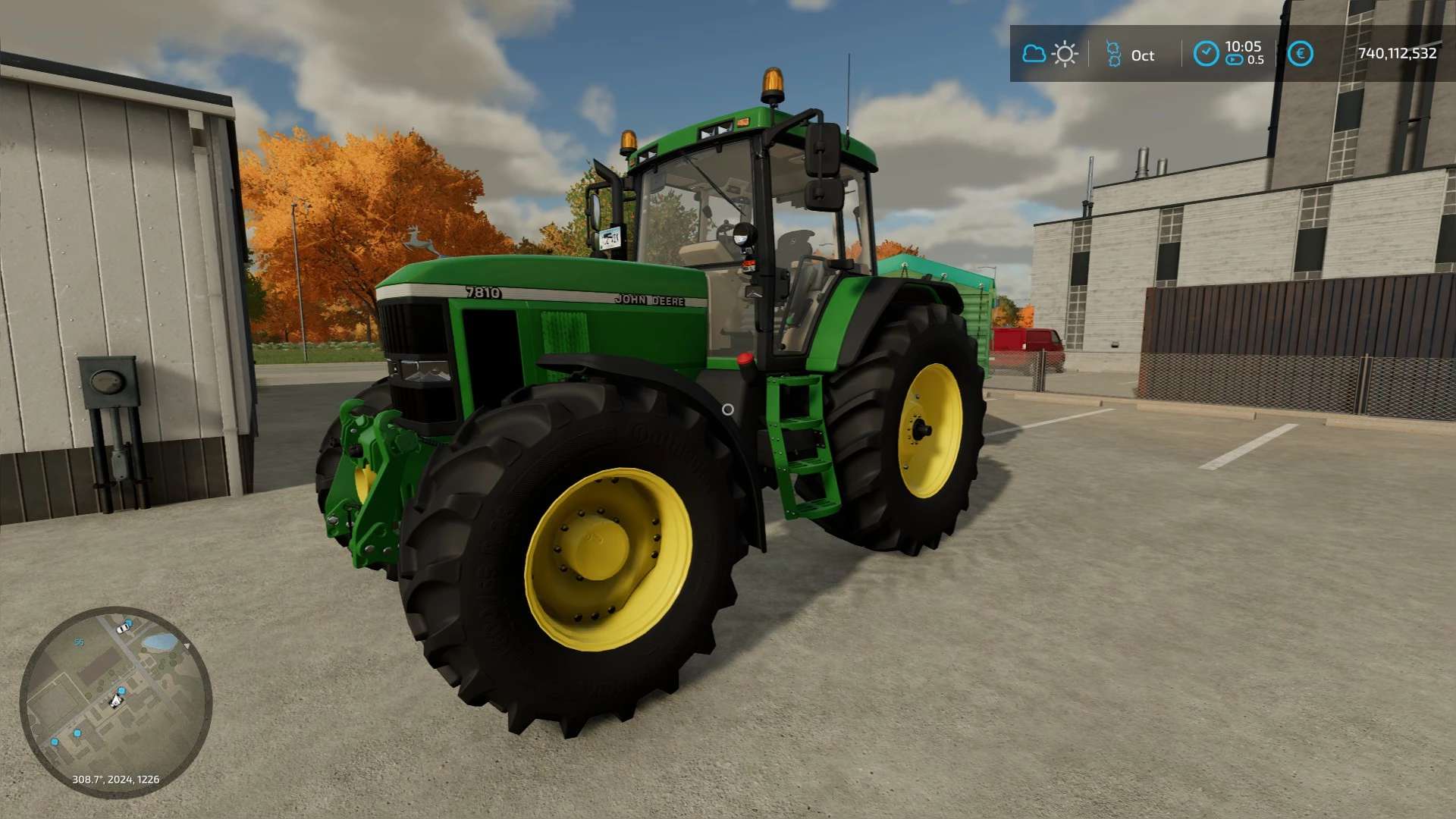The height and width of the screenshot is (819, 1456).
Task: Select the clock icon beside the time
Action: (x=1206, y=54)
